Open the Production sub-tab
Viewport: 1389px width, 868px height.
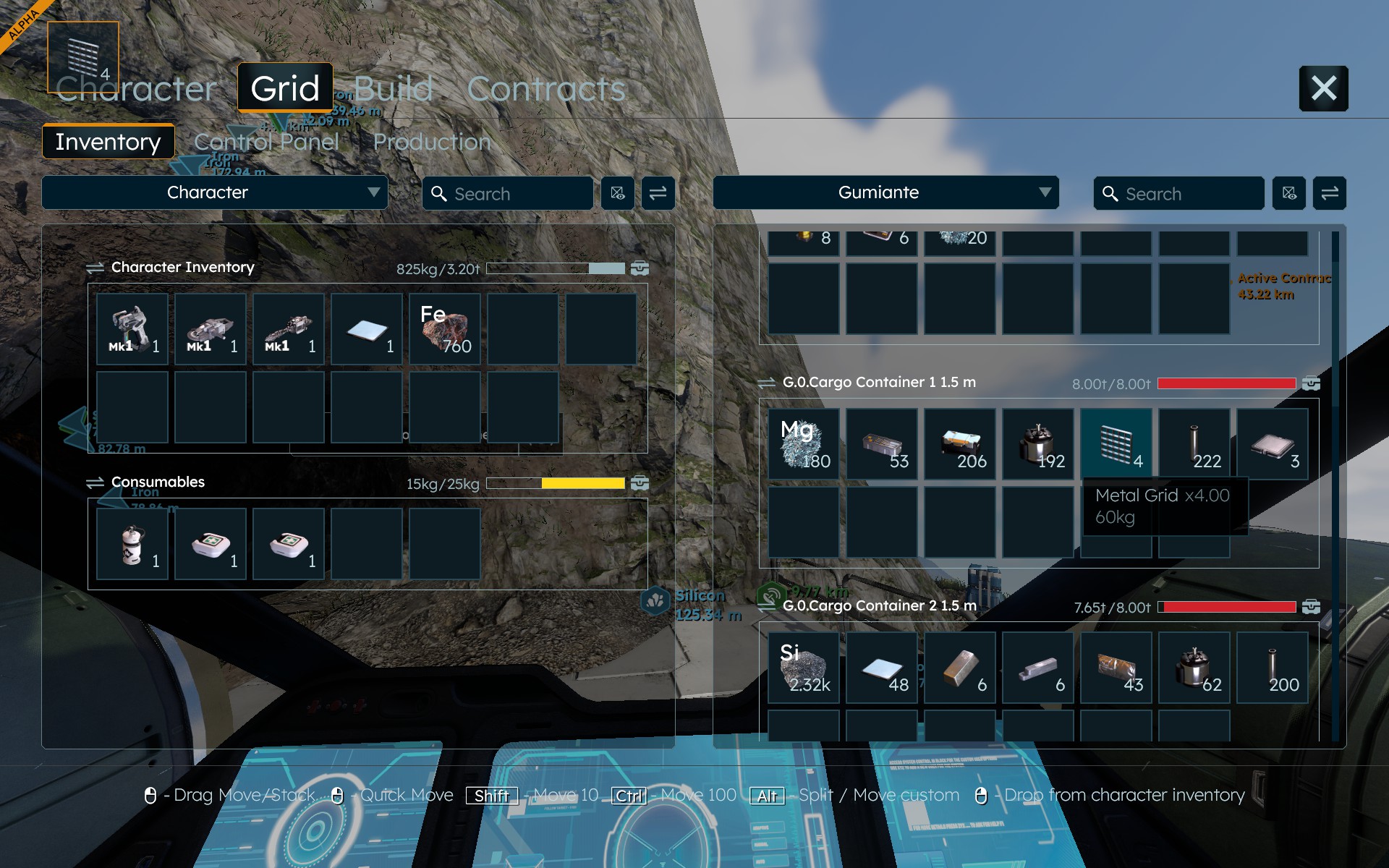(x=432, y=142)
